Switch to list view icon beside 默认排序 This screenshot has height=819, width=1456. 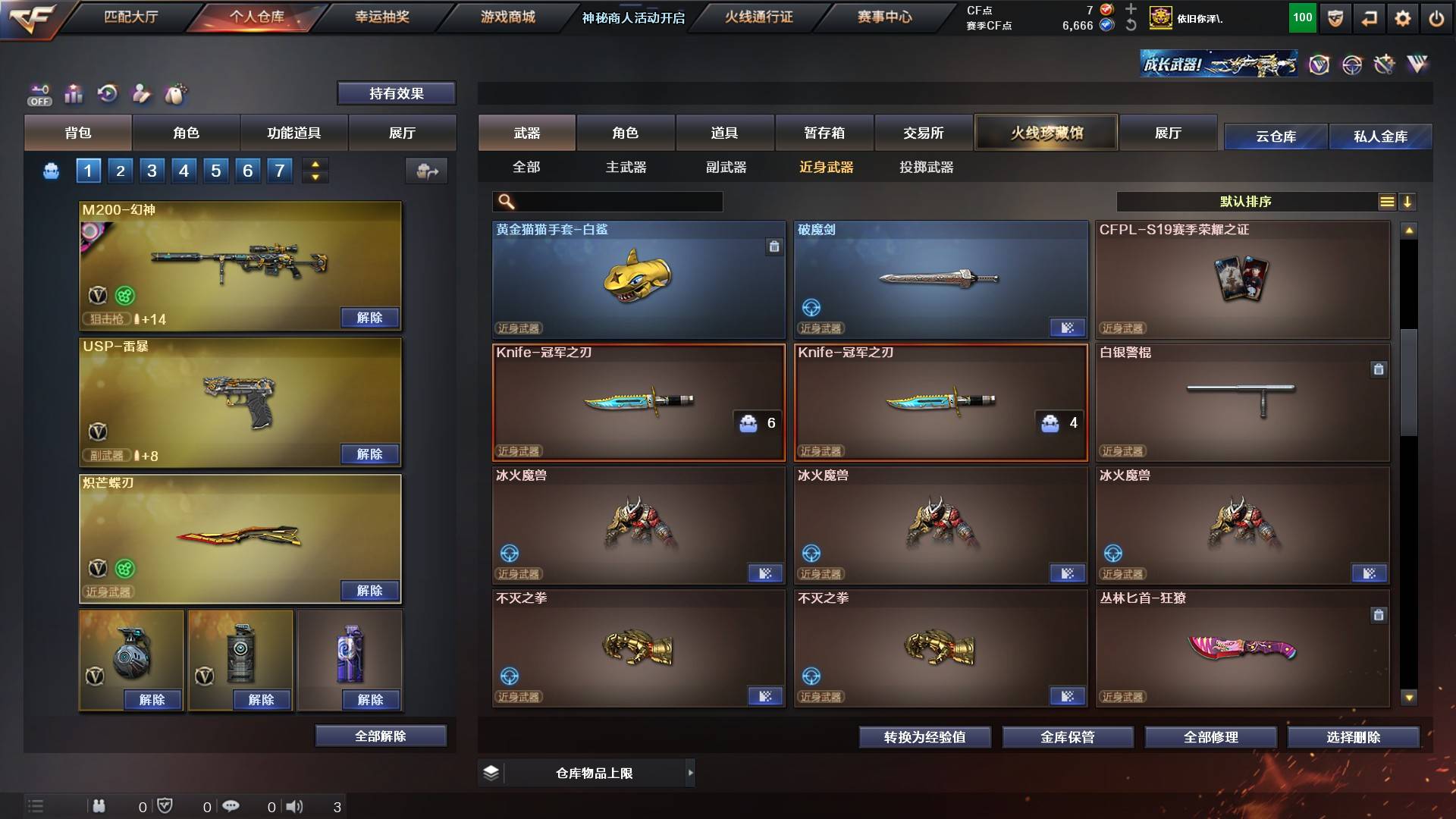[1387, 202]
